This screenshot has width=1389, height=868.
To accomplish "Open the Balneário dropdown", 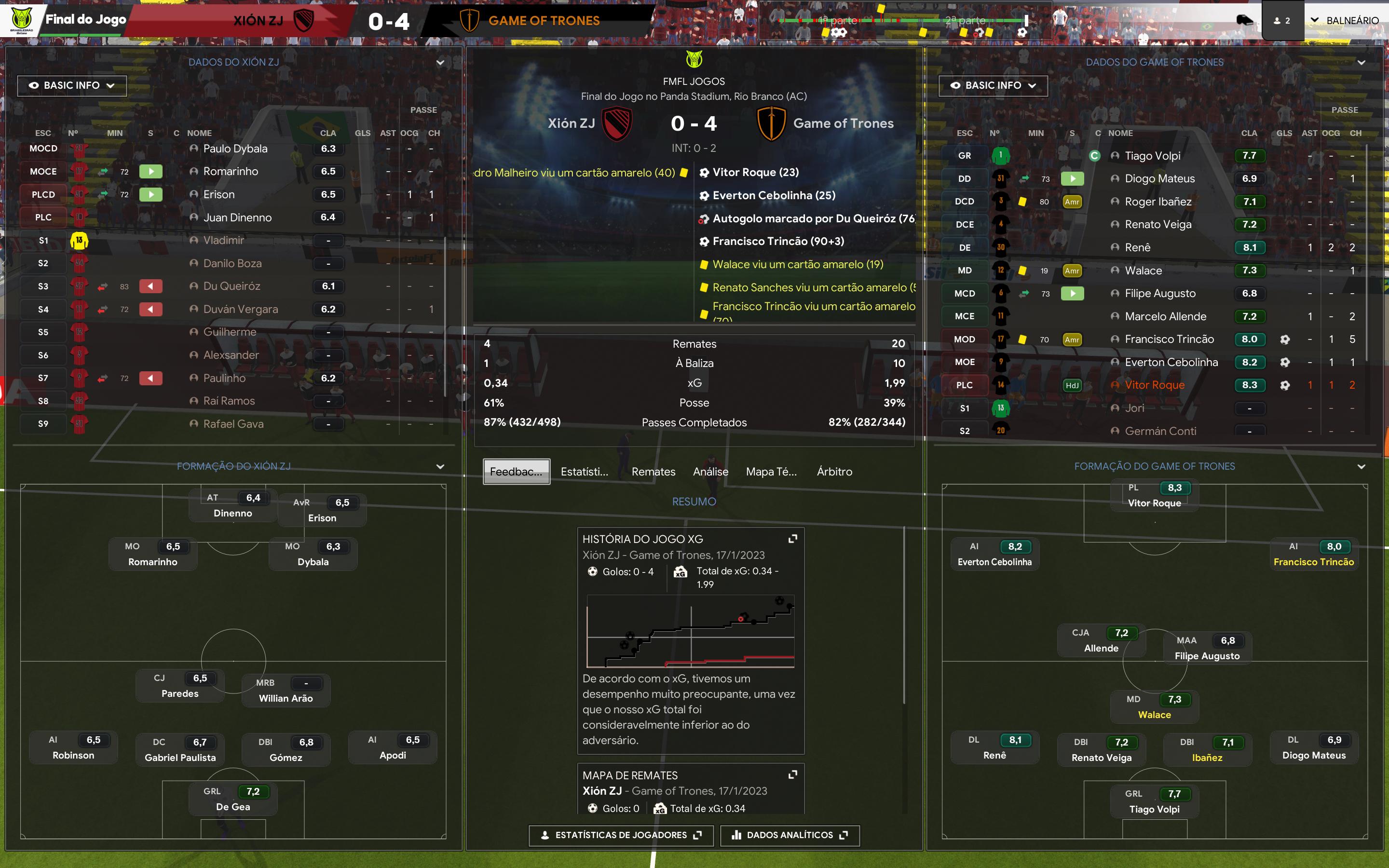I will [1346, 21].
